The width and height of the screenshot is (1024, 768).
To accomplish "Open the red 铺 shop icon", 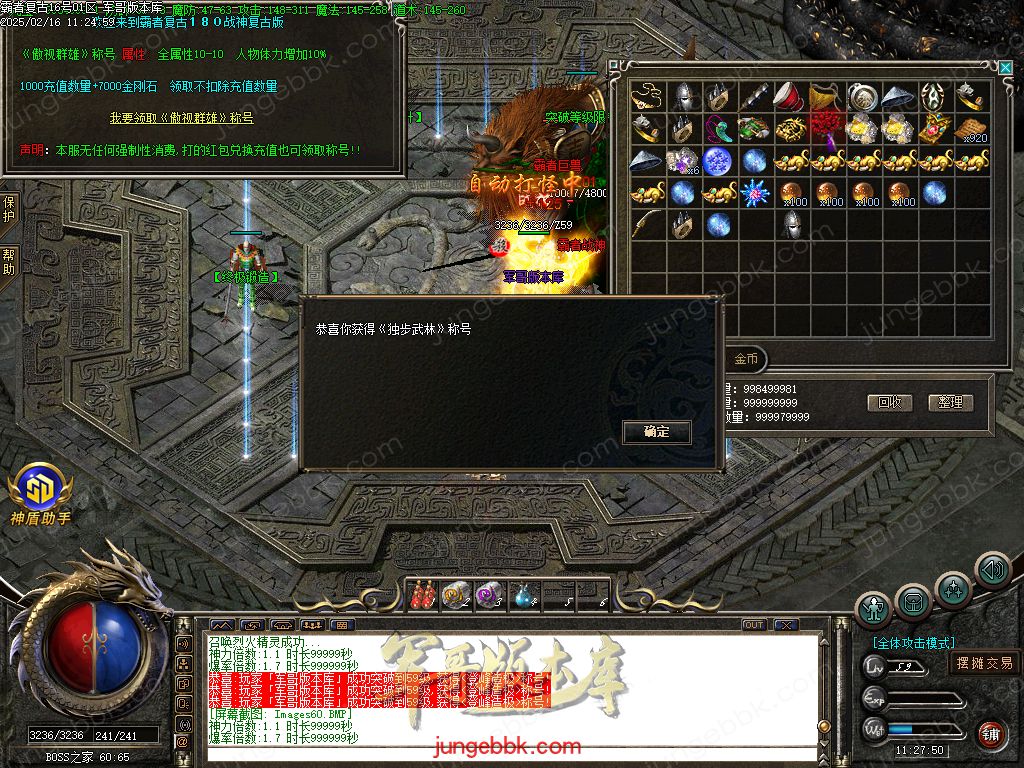I will 991,735.
